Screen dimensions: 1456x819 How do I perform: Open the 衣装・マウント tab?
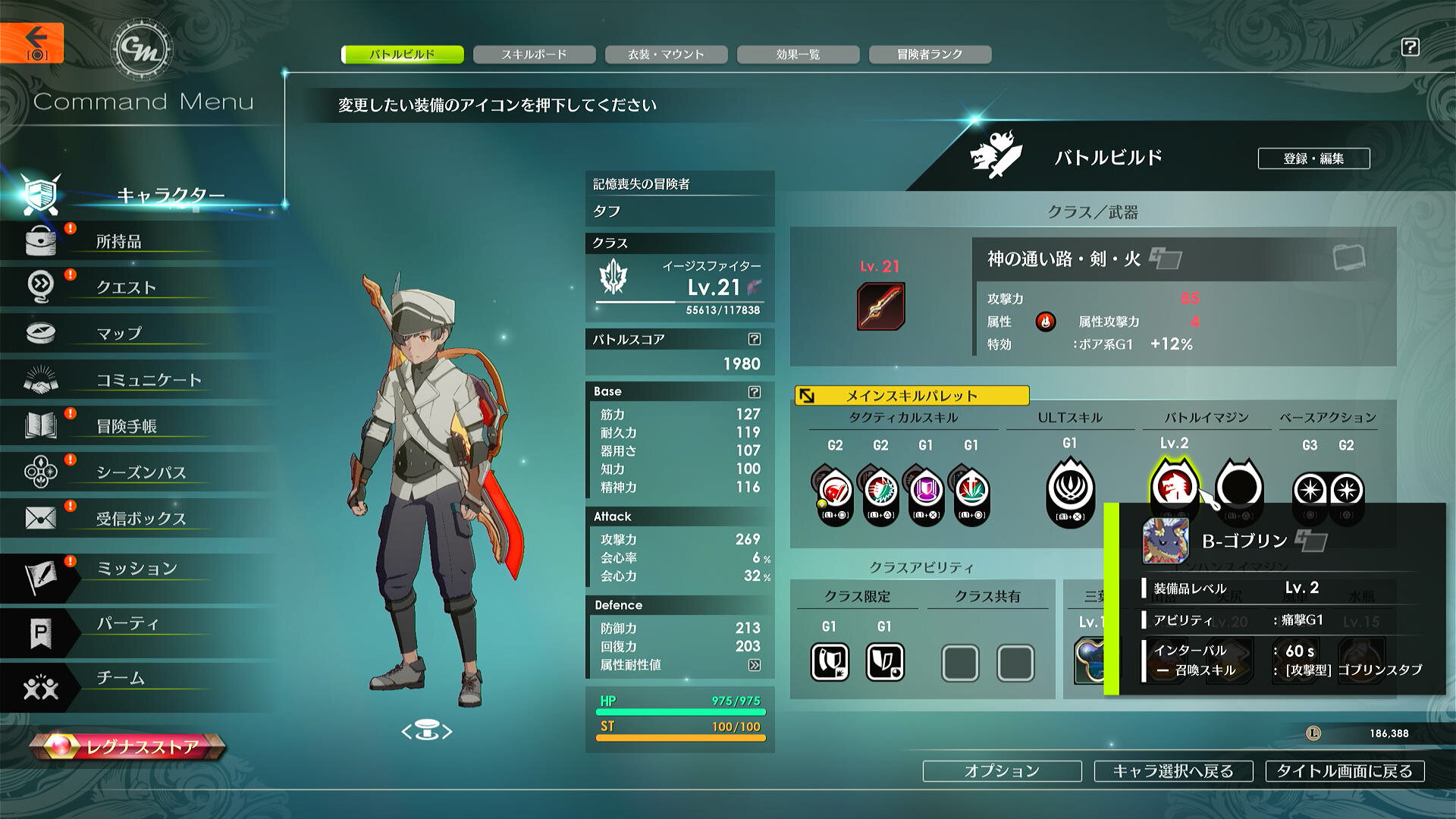[x=666, y=55]
